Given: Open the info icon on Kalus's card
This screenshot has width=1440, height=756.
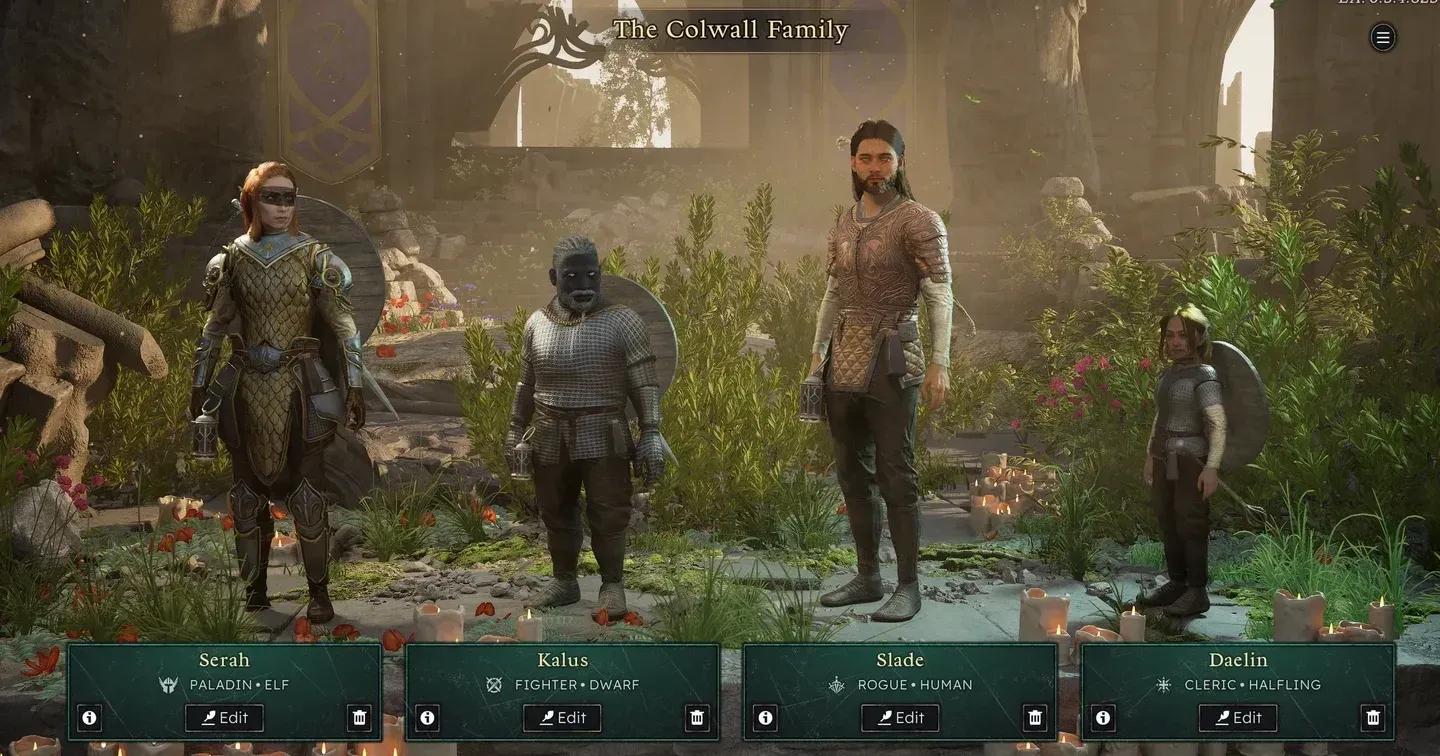Looking at the screenshot, I should tap(428, 717).
